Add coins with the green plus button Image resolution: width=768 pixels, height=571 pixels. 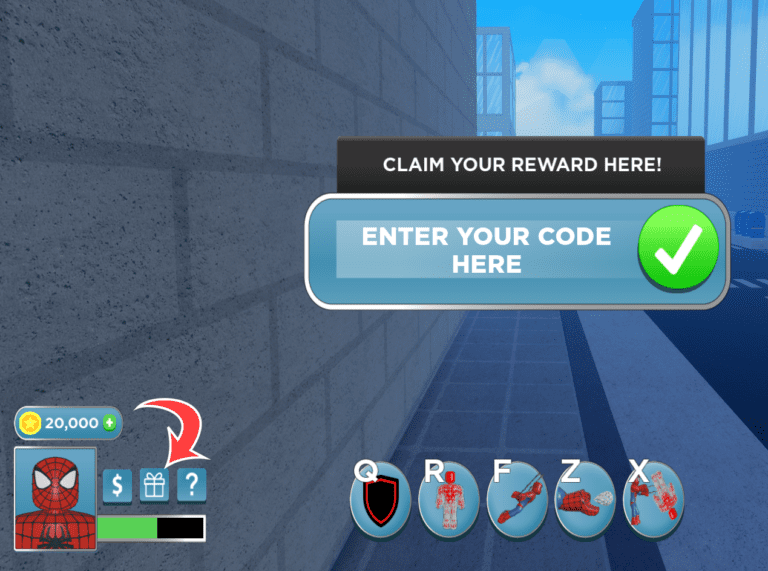tap(109, 423)
